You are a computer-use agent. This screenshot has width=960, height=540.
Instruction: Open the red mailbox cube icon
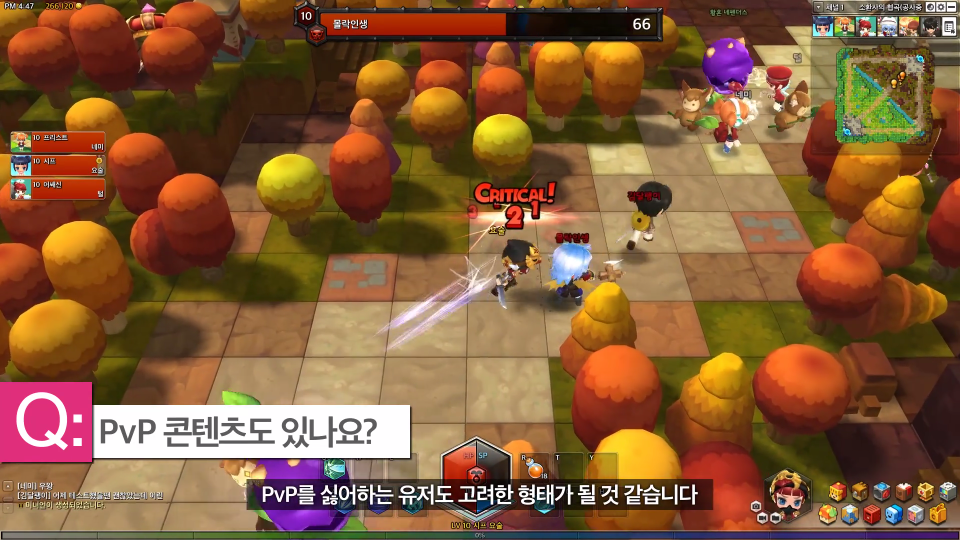(x=871, y=514)
